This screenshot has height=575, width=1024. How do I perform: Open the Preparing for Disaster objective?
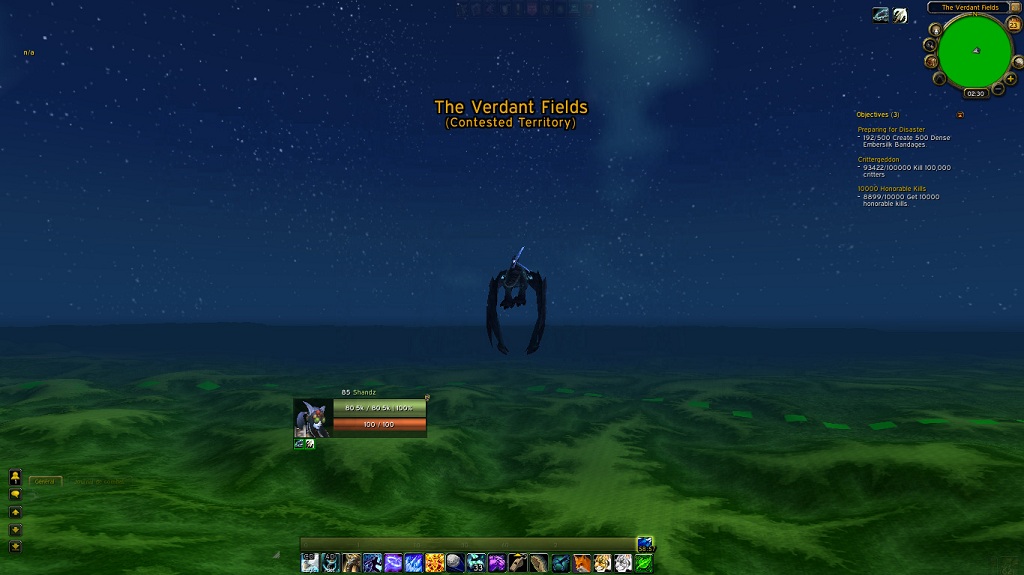[891, 129]
